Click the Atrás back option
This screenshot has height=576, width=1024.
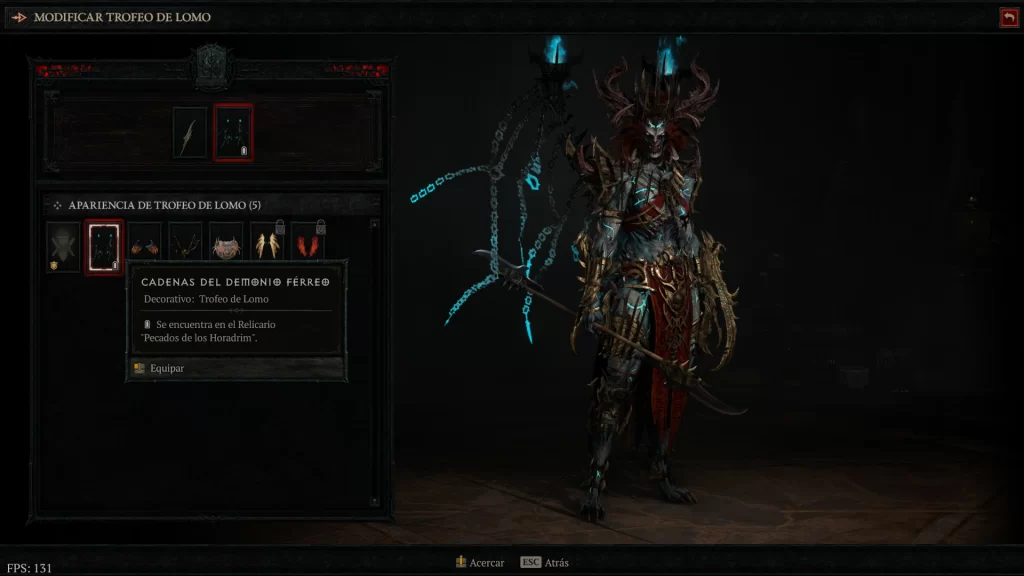click(544, 563)
